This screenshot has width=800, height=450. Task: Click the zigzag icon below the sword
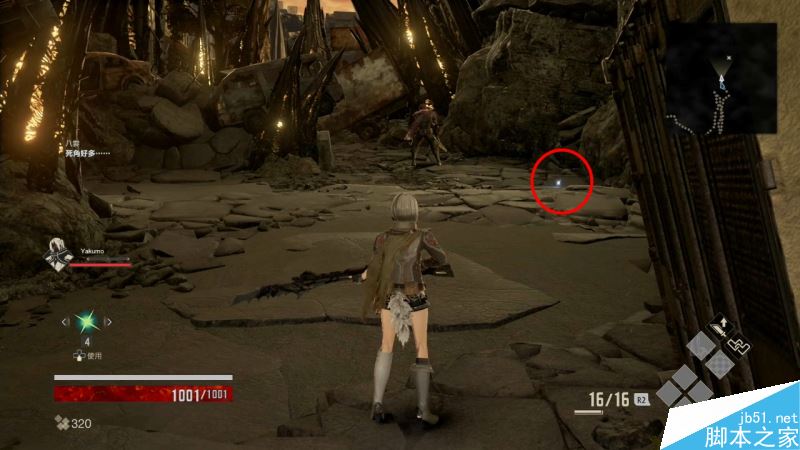click(x=737, y=343)
